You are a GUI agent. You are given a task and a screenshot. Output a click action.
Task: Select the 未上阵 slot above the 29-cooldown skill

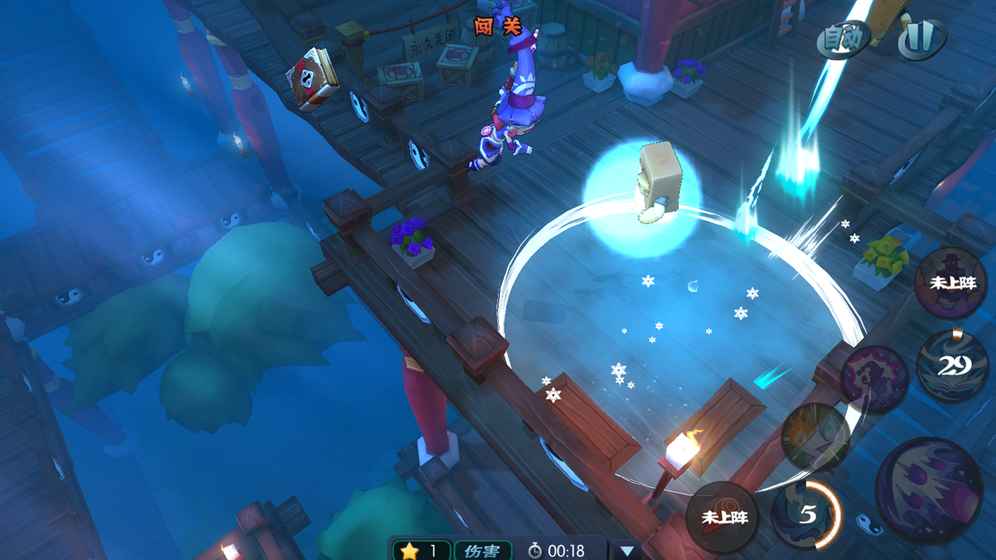click(951, 283)
